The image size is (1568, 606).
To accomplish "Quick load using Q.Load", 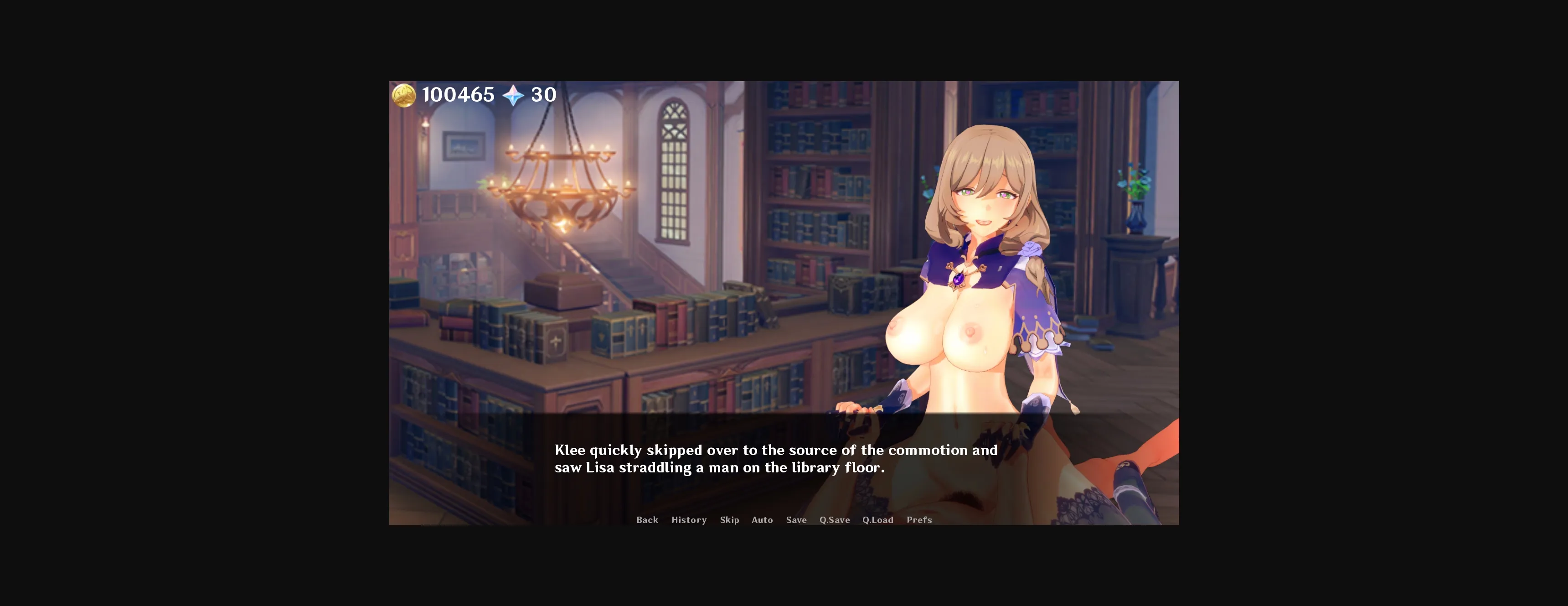I will (878, 520).
